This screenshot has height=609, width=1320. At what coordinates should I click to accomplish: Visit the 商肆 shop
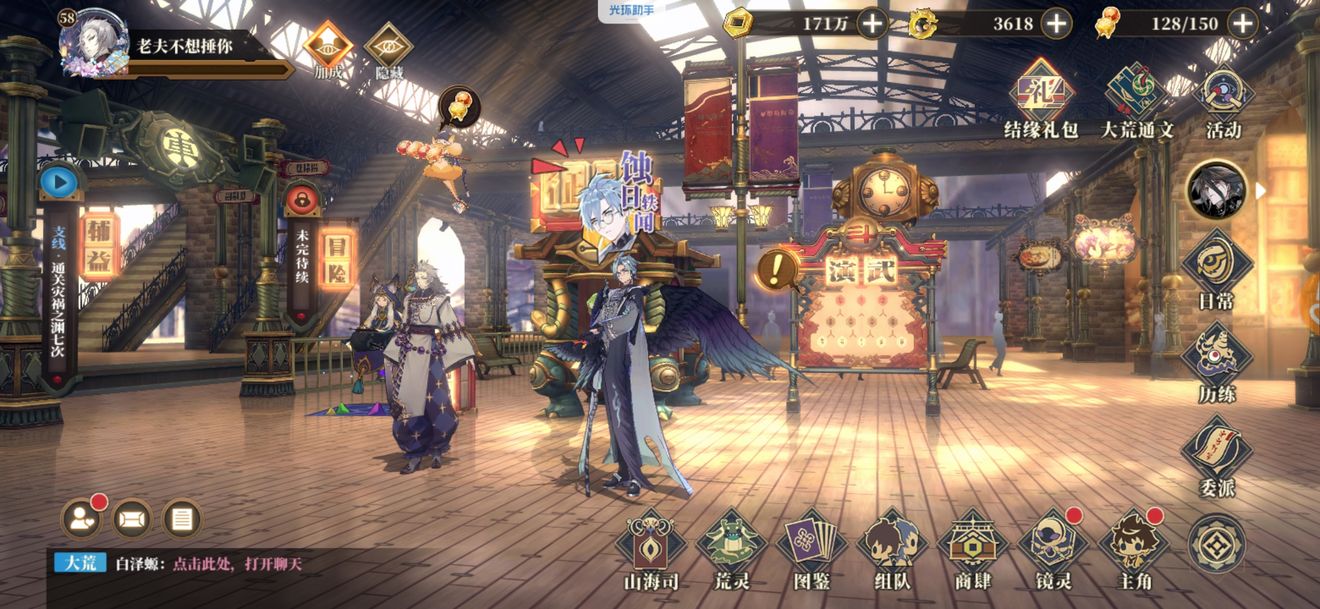click(972, 549)
